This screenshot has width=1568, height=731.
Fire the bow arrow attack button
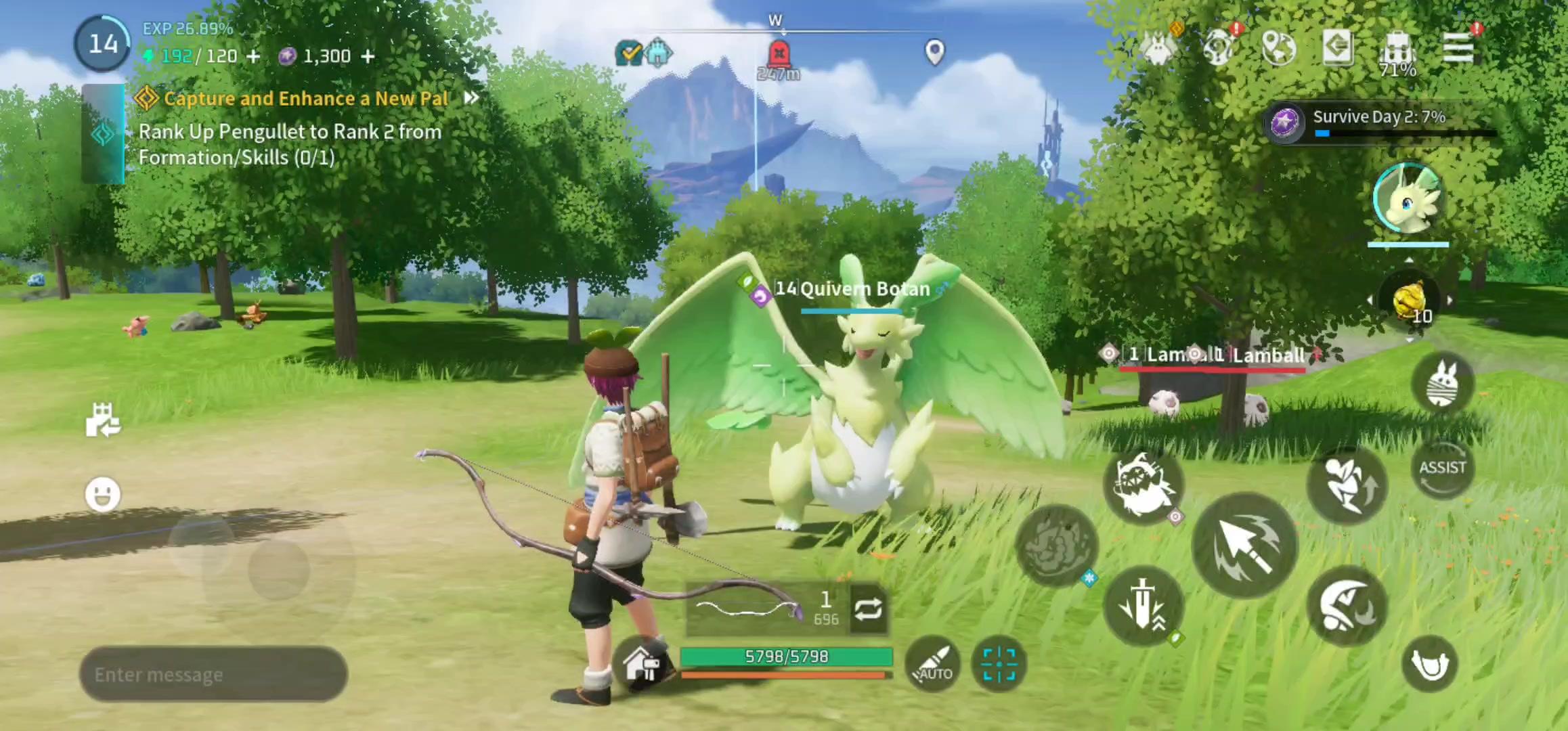pos(1244,546)
